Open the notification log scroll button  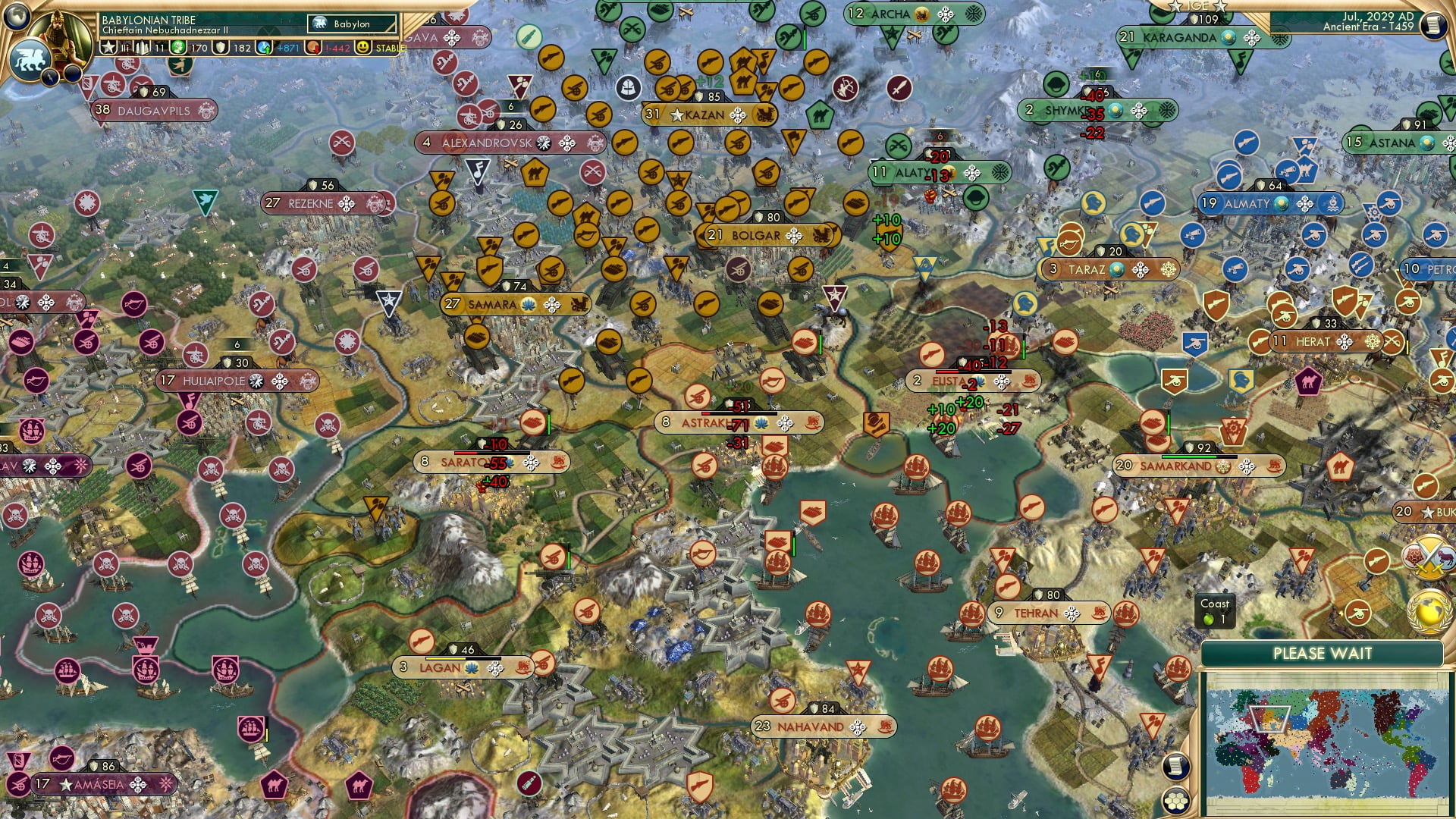[x=1175, y=766]
